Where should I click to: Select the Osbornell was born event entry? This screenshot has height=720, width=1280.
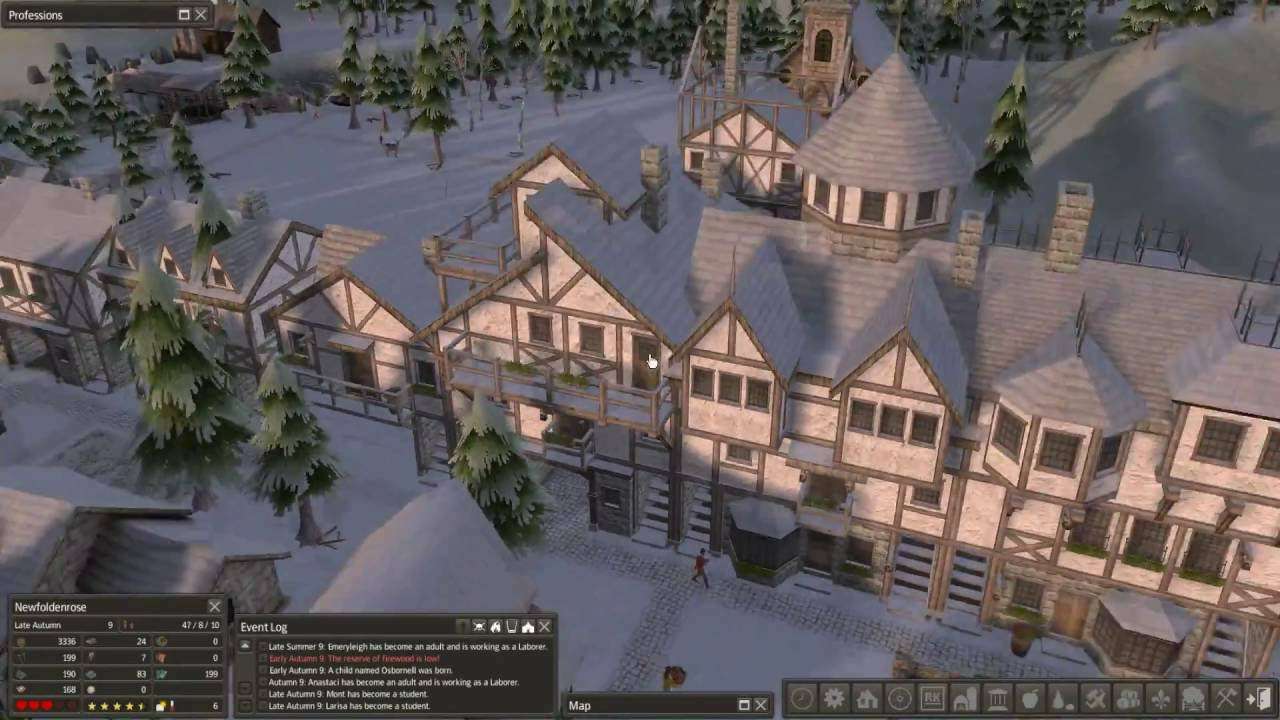[x=360, y=671]
